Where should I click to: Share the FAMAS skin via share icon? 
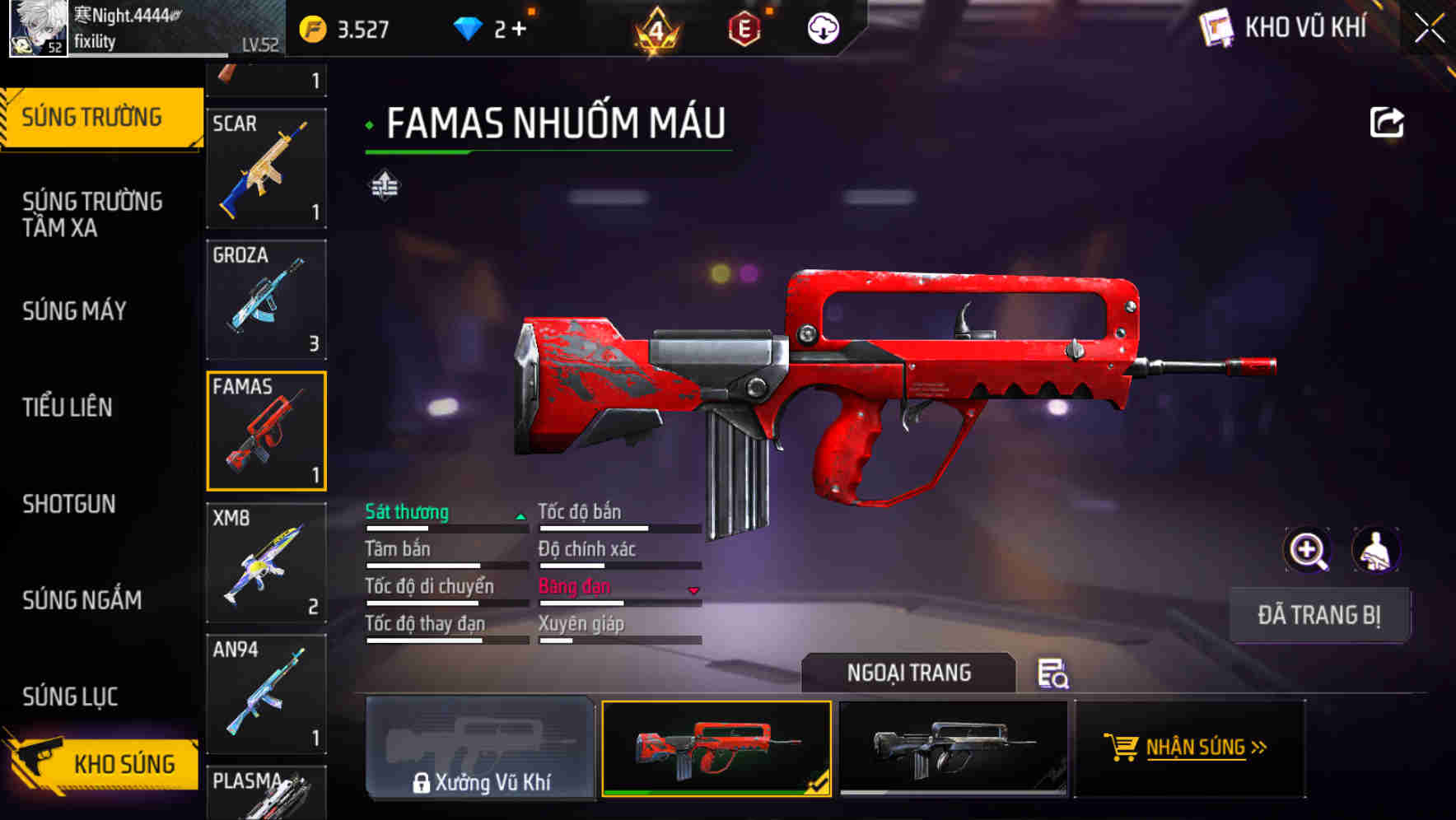pos(1386,123)
